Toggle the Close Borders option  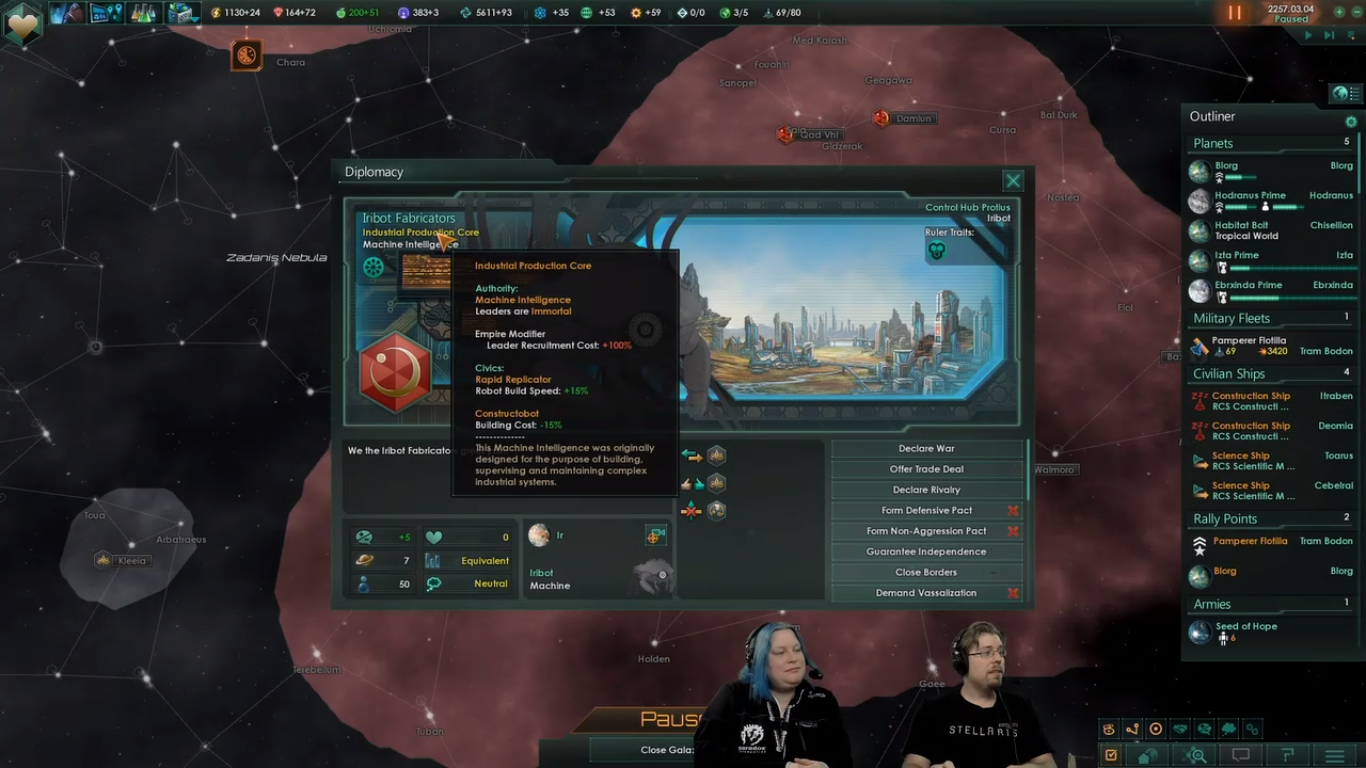(x=926, y=572)
